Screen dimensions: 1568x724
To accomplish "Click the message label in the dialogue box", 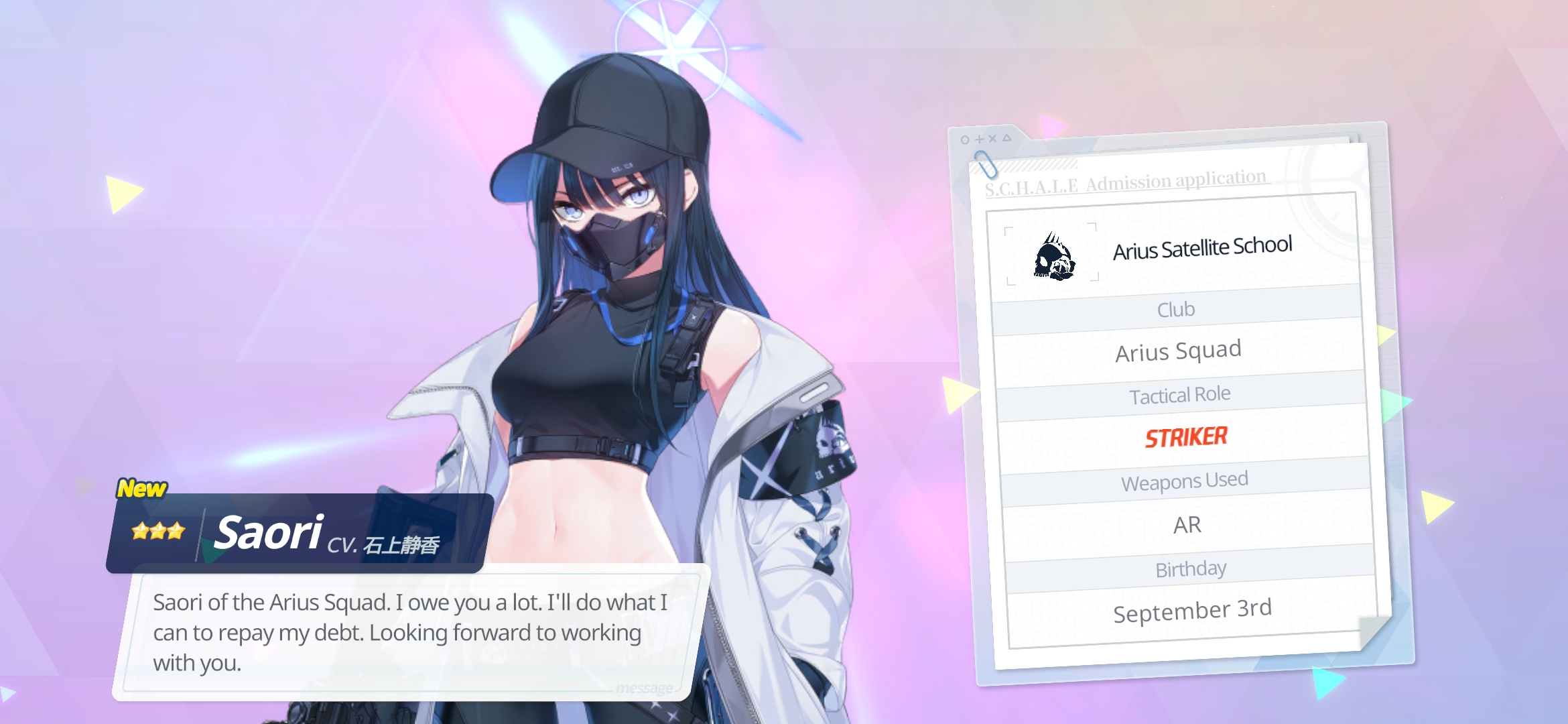I will (643, 686).
